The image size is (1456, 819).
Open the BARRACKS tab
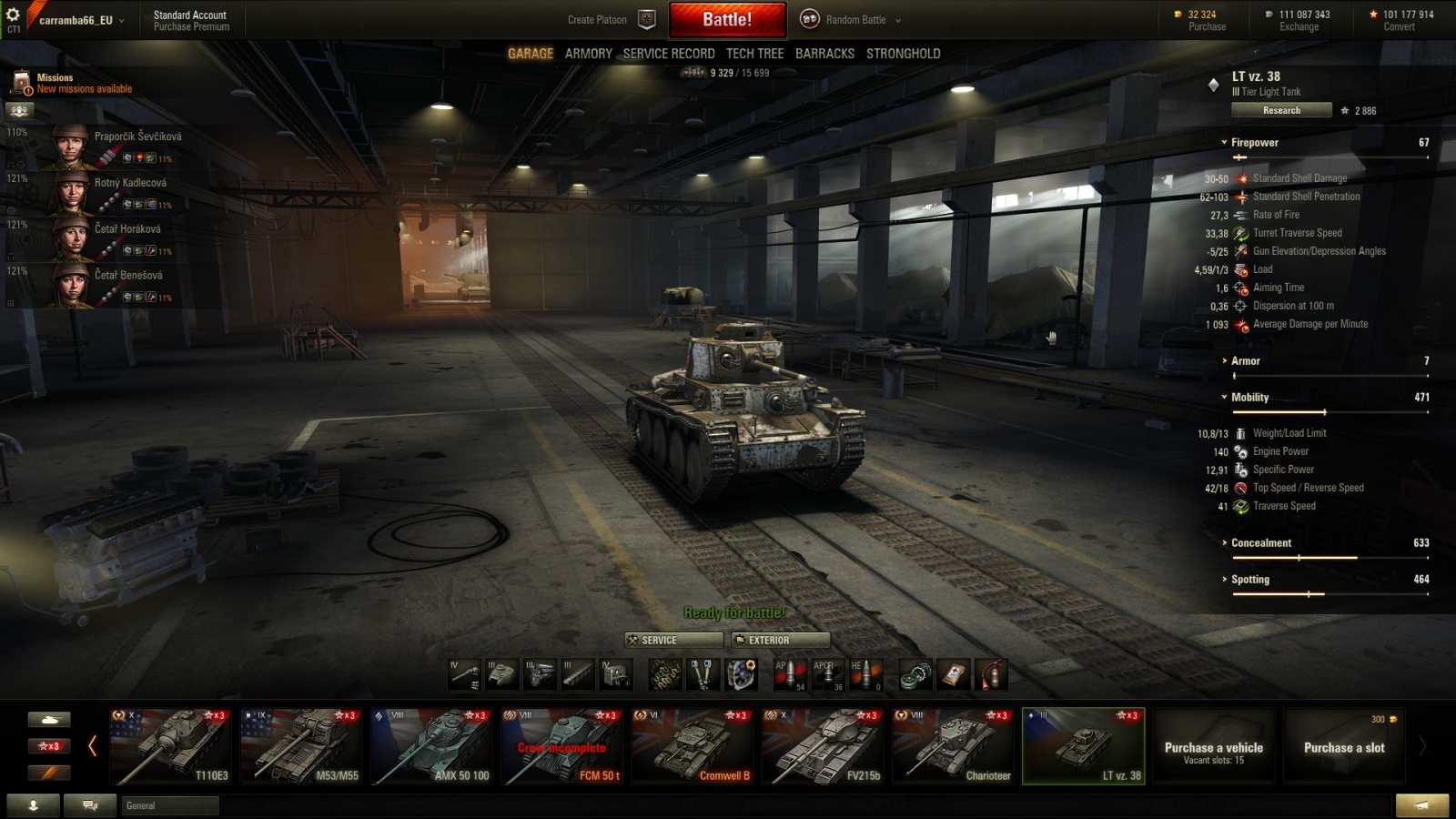(824, 53)
